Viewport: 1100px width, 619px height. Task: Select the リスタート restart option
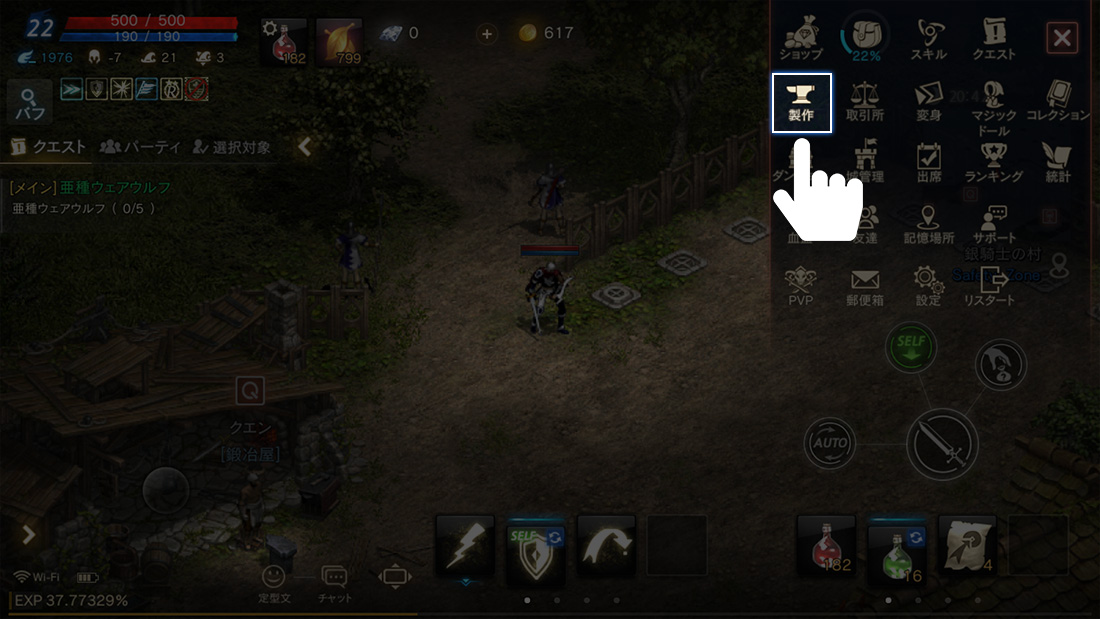(994, 286)
